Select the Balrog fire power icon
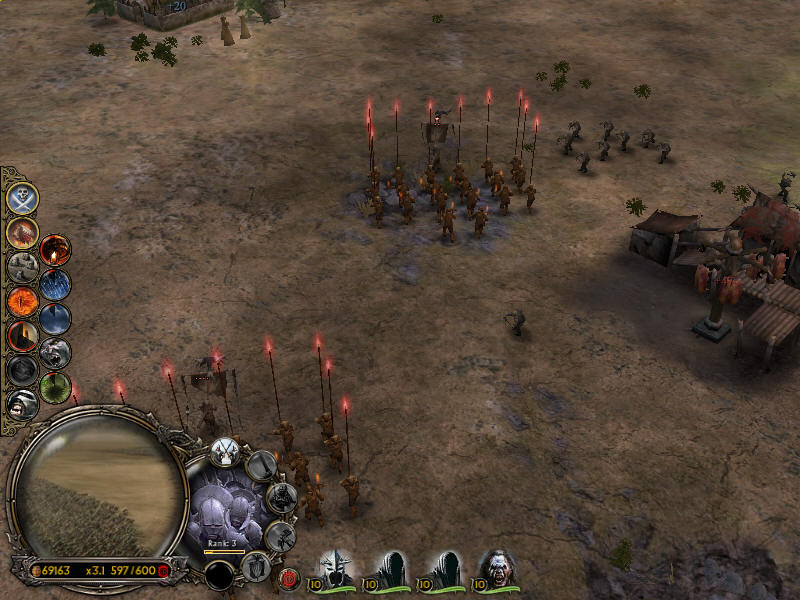800x600 pixels. 22,232
